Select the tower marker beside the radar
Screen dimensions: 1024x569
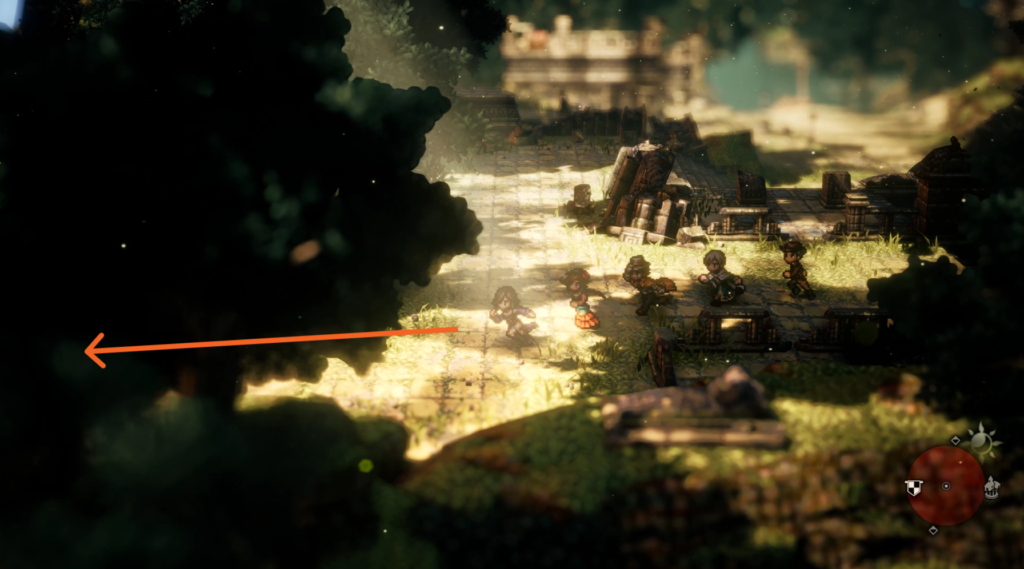tap(991, 488)
